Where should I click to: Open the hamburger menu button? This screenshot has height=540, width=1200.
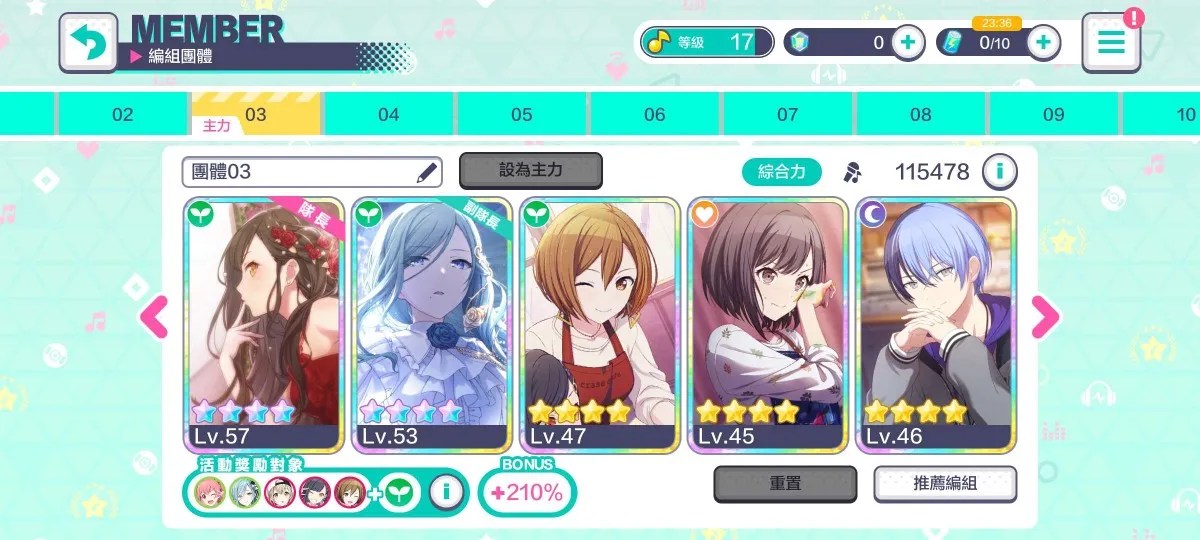click(1111, 42)
